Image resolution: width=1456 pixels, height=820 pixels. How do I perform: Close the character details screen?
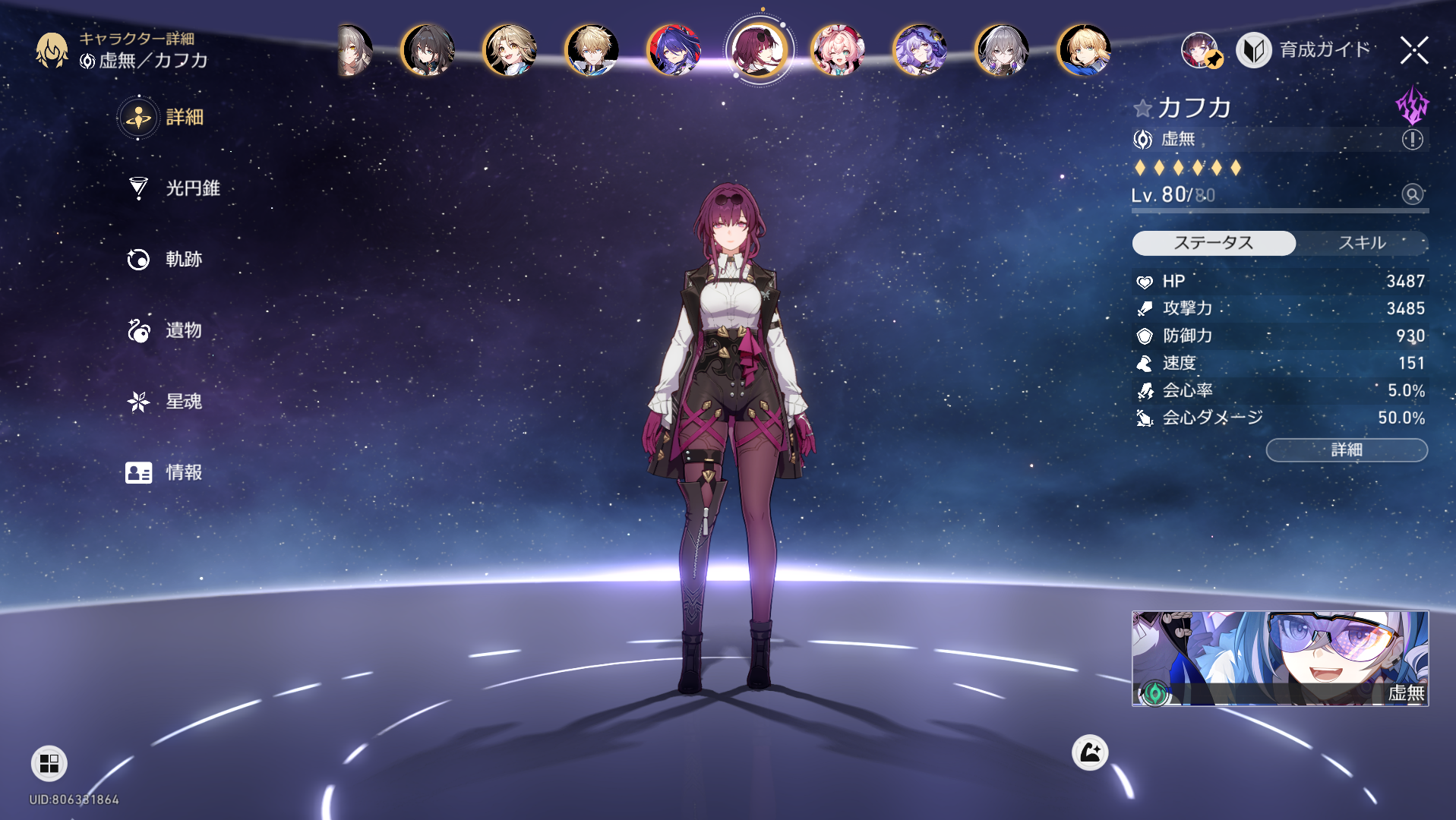click(1413, 51)
